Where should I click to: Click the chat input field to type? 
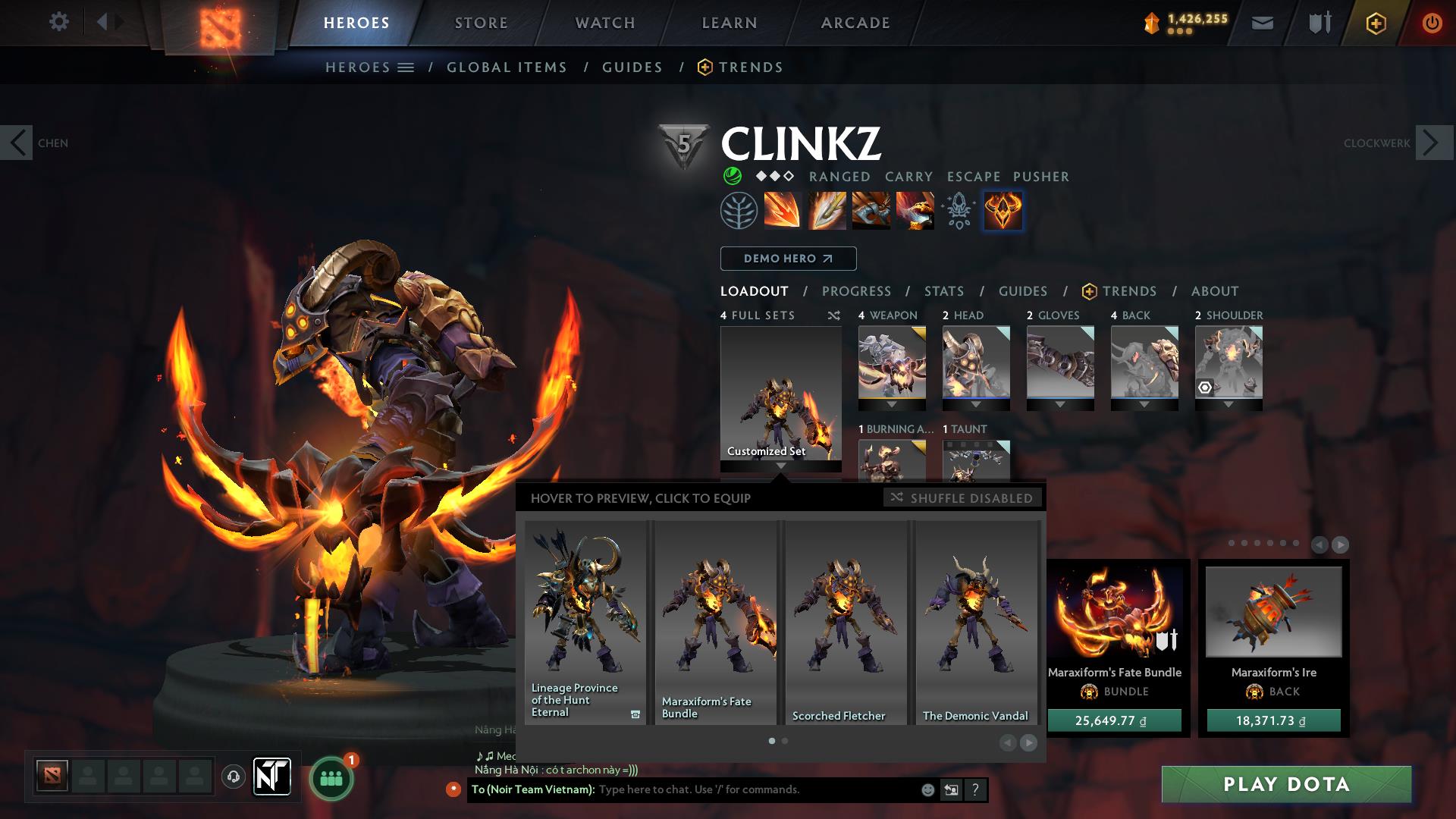(x=758, y=789)
